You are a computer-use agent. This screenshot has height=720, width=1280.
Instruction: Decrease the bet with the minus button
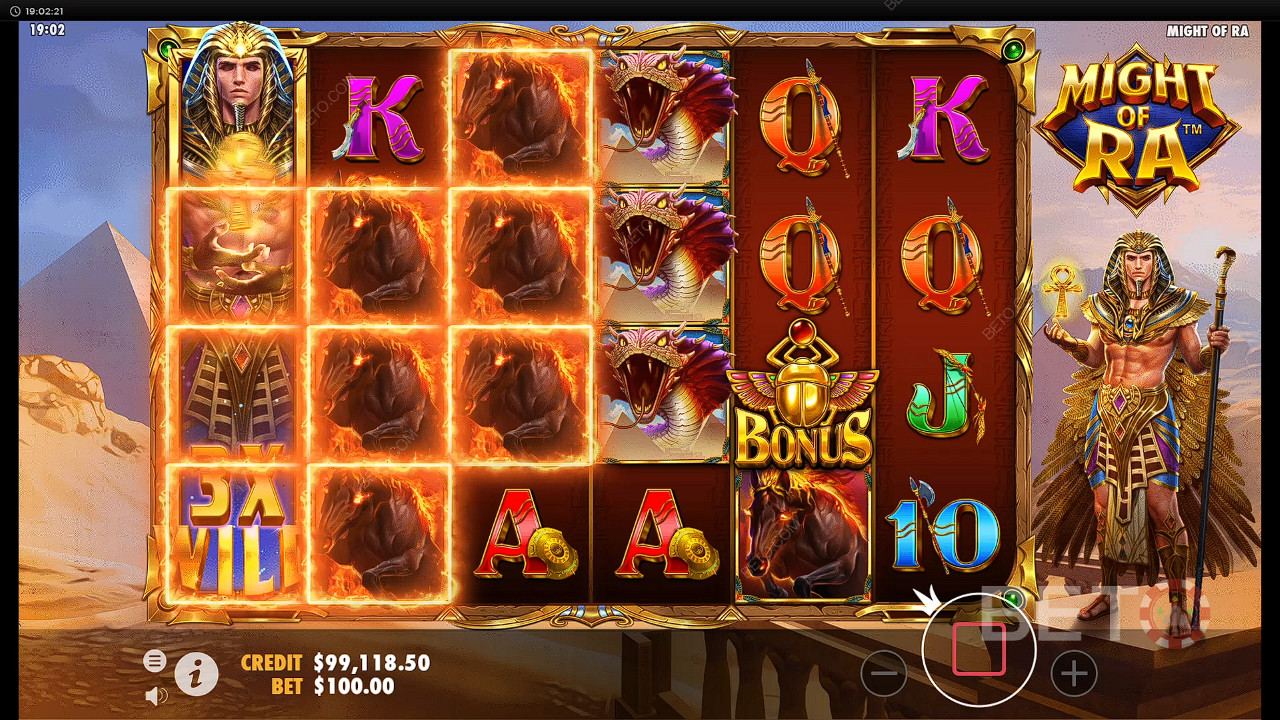pyautogui.click(x=884, y=674)
